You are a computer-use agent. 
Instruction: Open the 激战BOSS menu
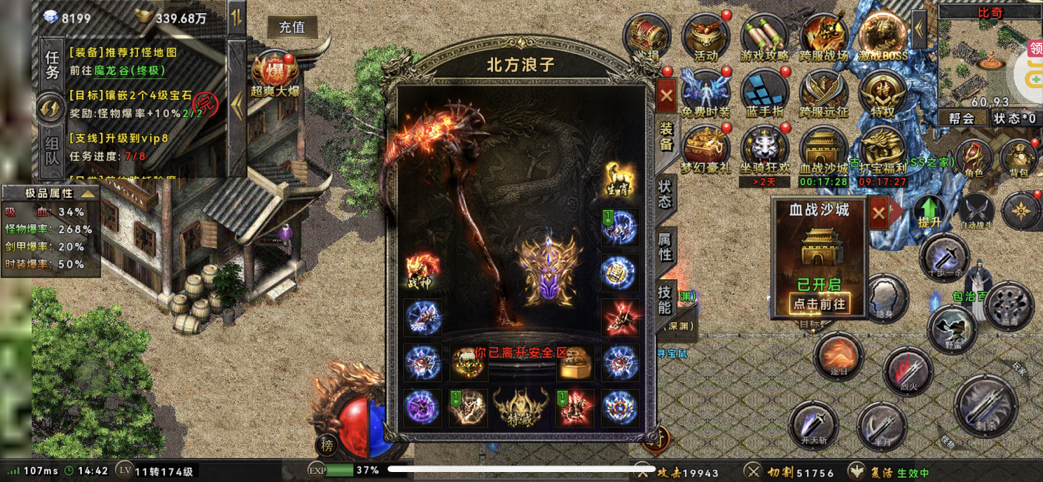point(881,38)
